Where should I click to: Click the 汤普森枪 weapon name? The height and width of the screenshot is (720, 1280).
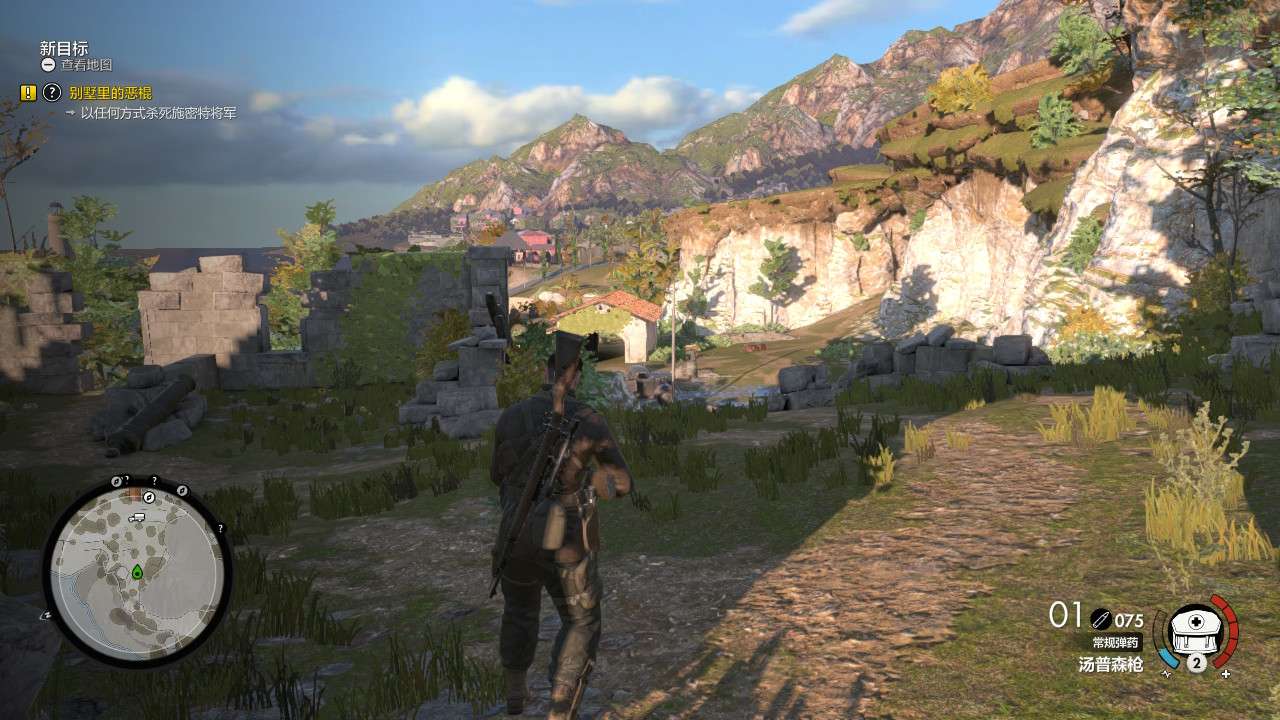[x=1109, y=664]
